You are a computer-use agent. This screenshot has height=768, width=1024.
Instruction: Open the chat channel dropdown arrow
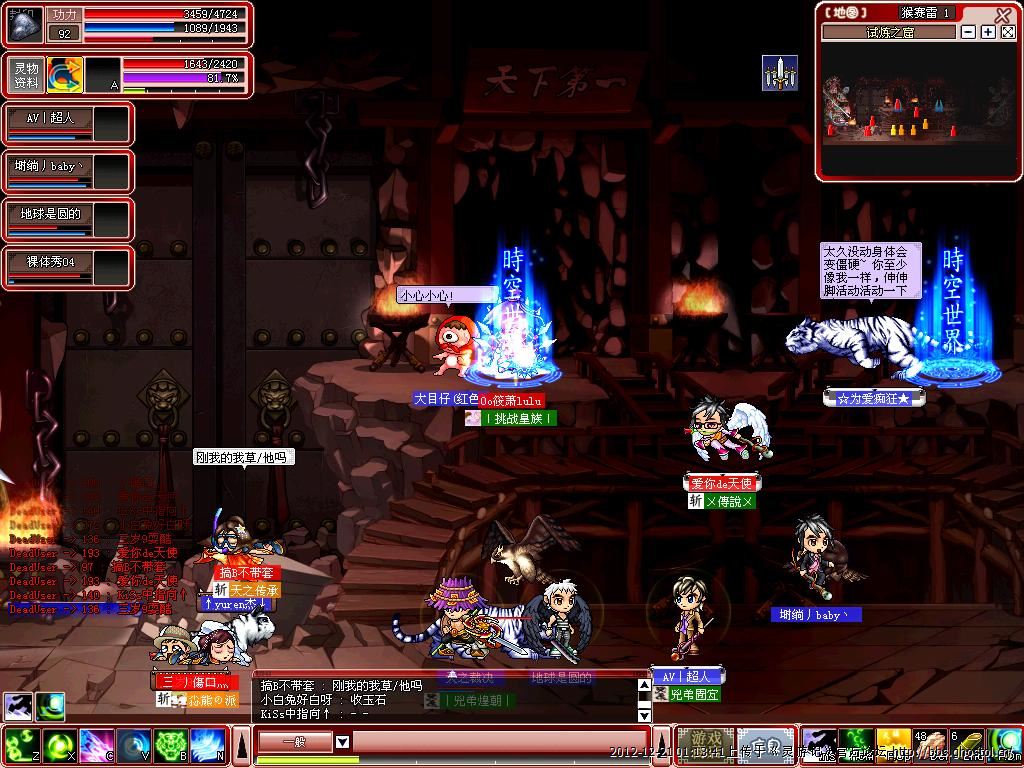click(342, 742)
